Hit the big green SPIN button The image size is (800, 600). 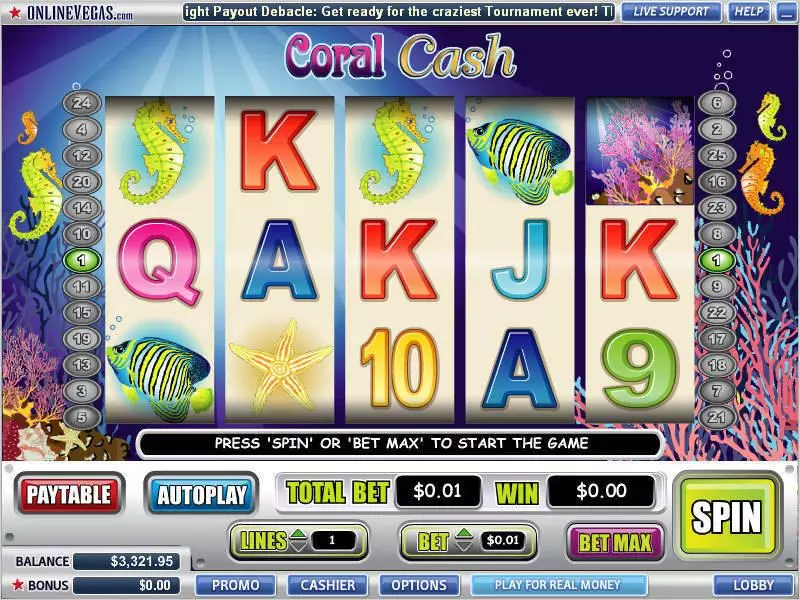click(x=727, y=517)
